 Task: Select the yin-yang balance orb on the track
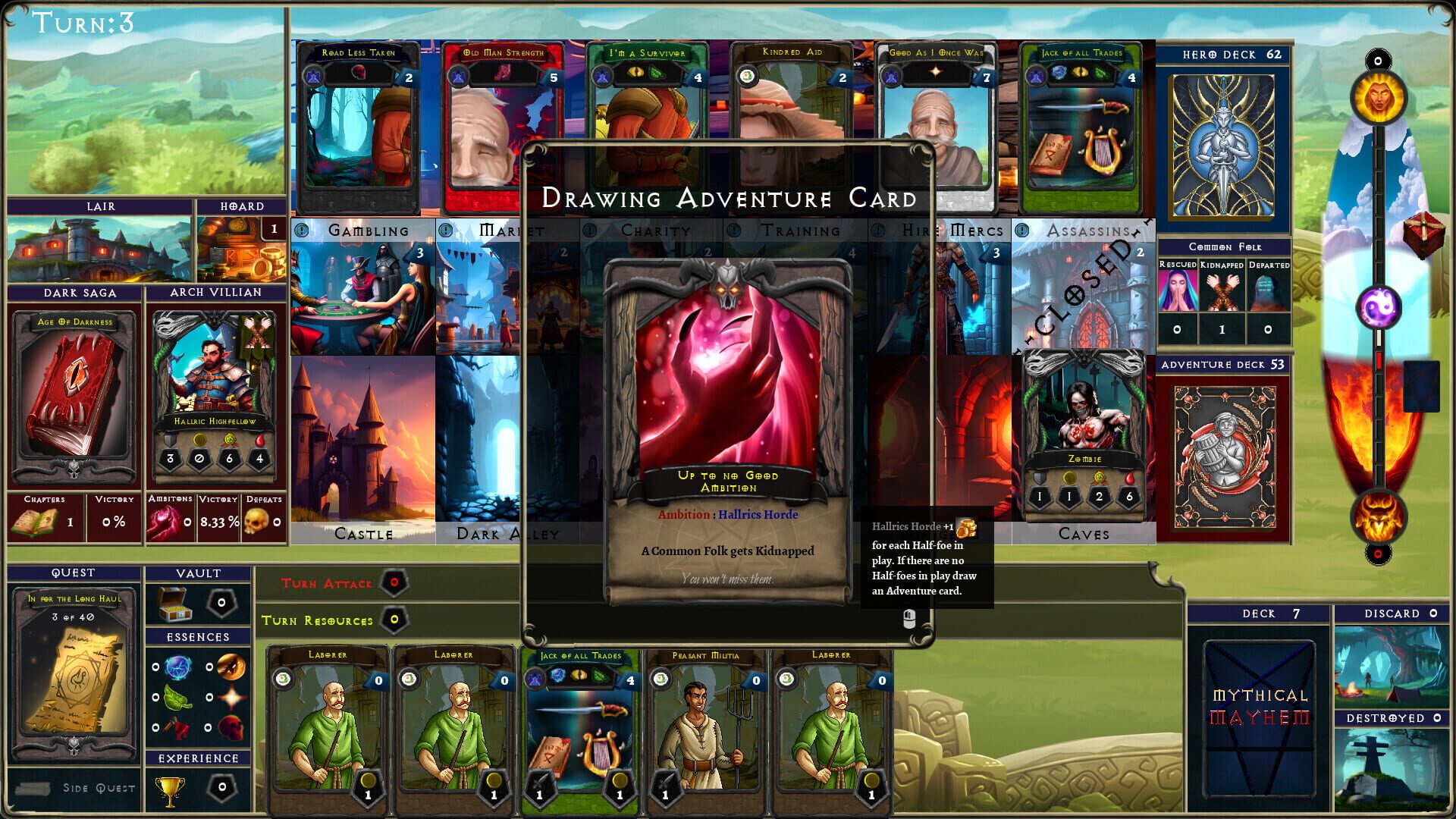(1378, 306)
